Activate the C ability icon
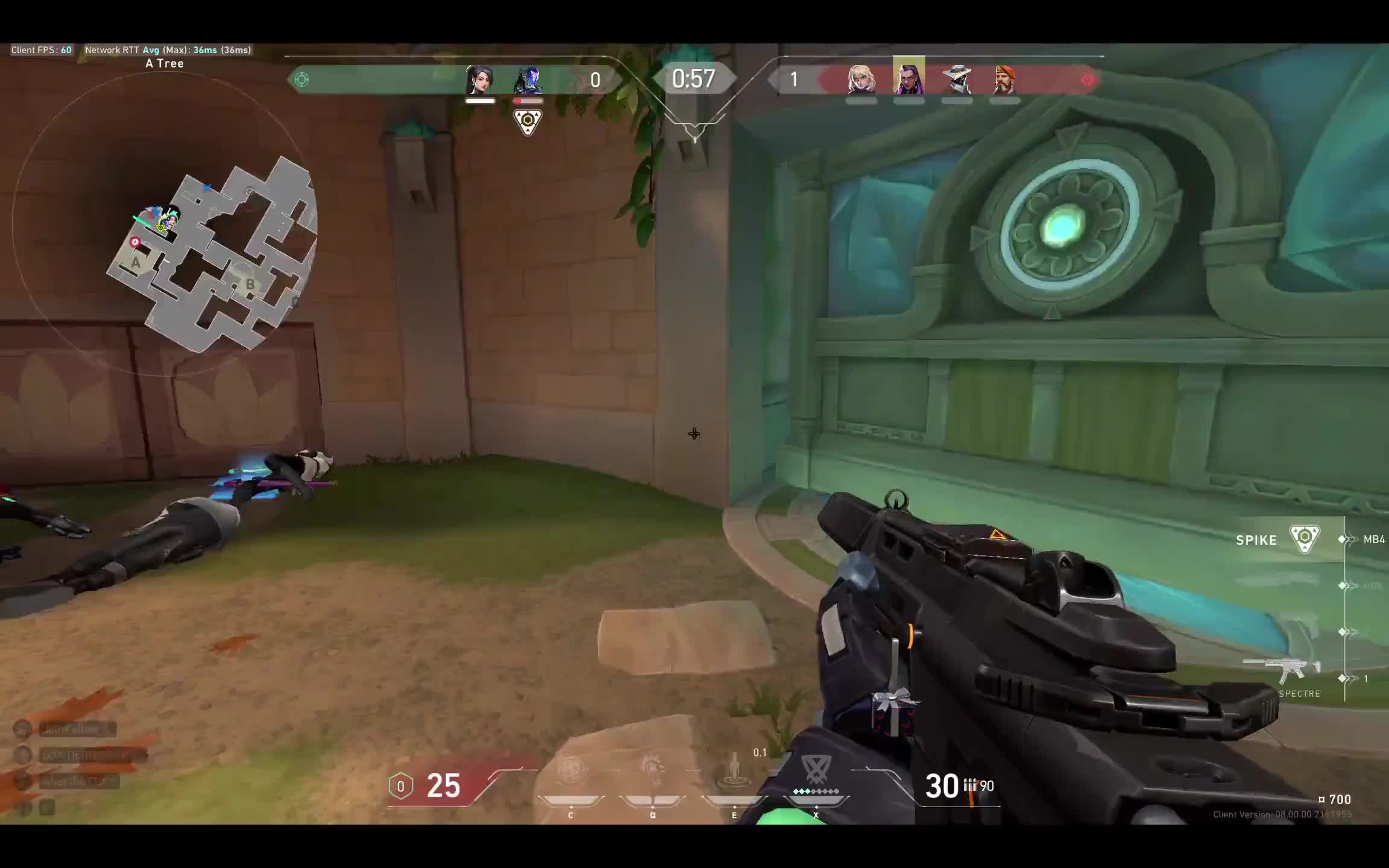 coord(570,773)
